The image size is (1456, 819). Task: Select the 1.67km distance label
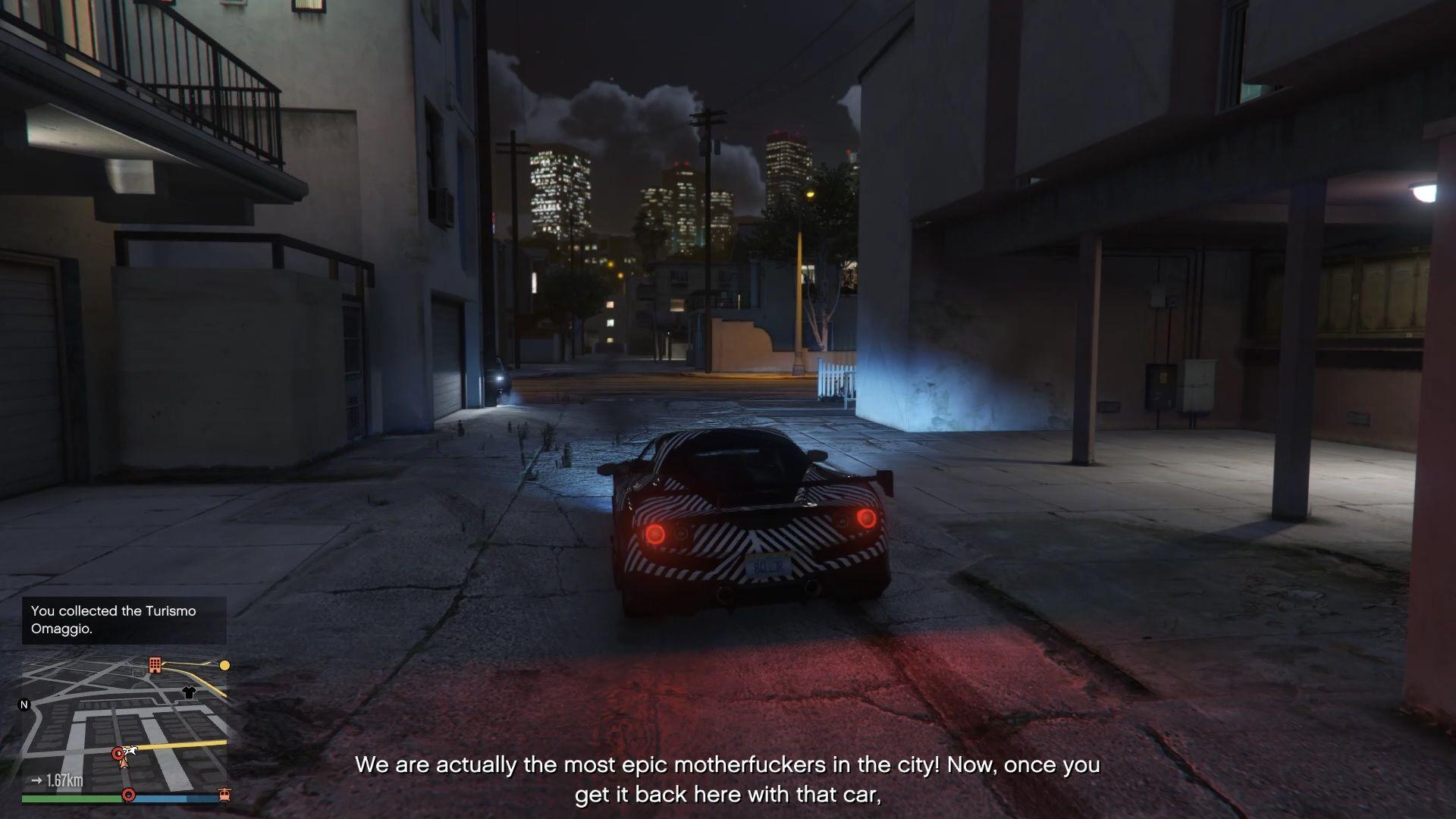(64, 780)
